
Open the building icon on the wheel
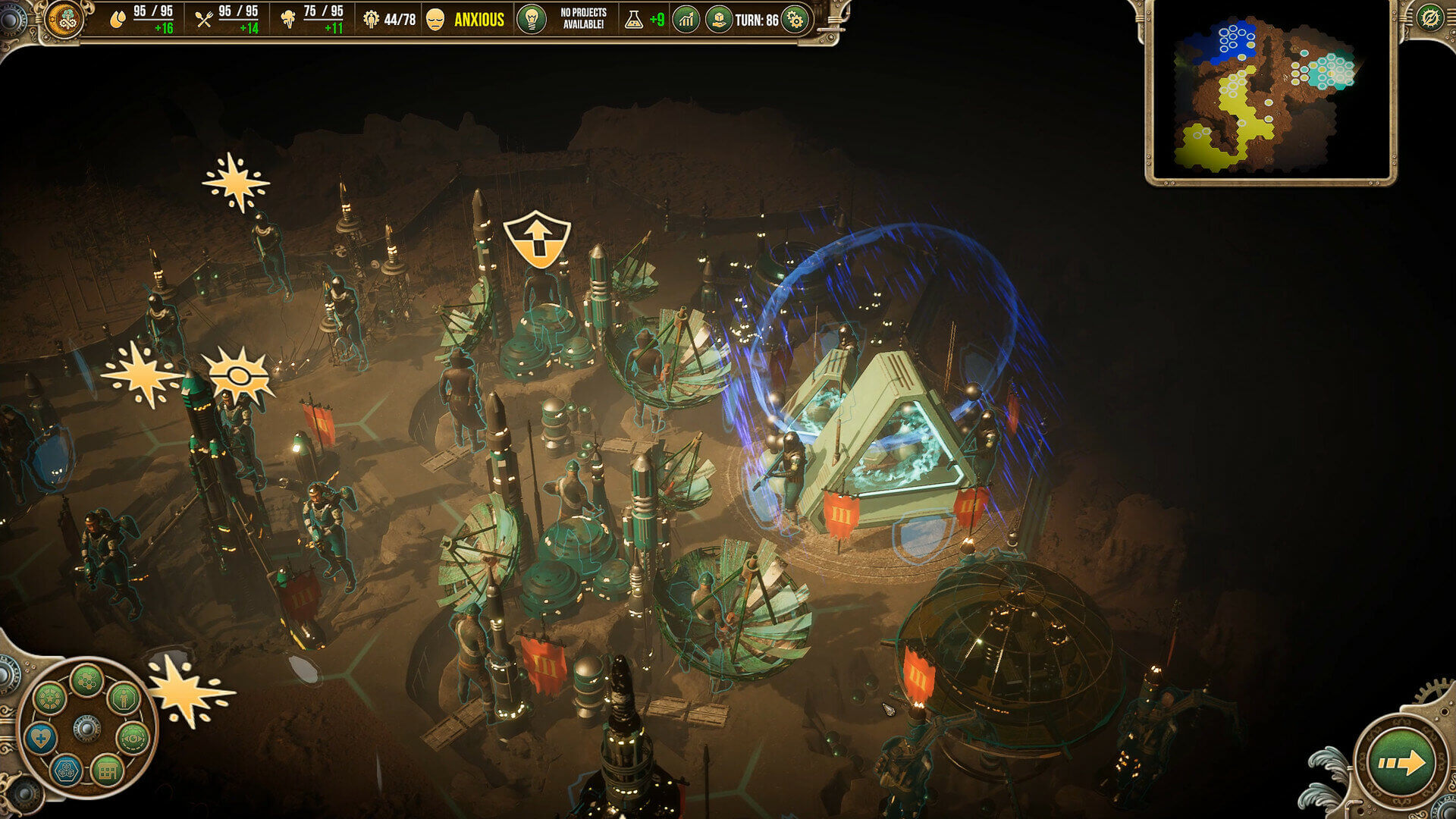pyautogui.click(x=107, y=770)
